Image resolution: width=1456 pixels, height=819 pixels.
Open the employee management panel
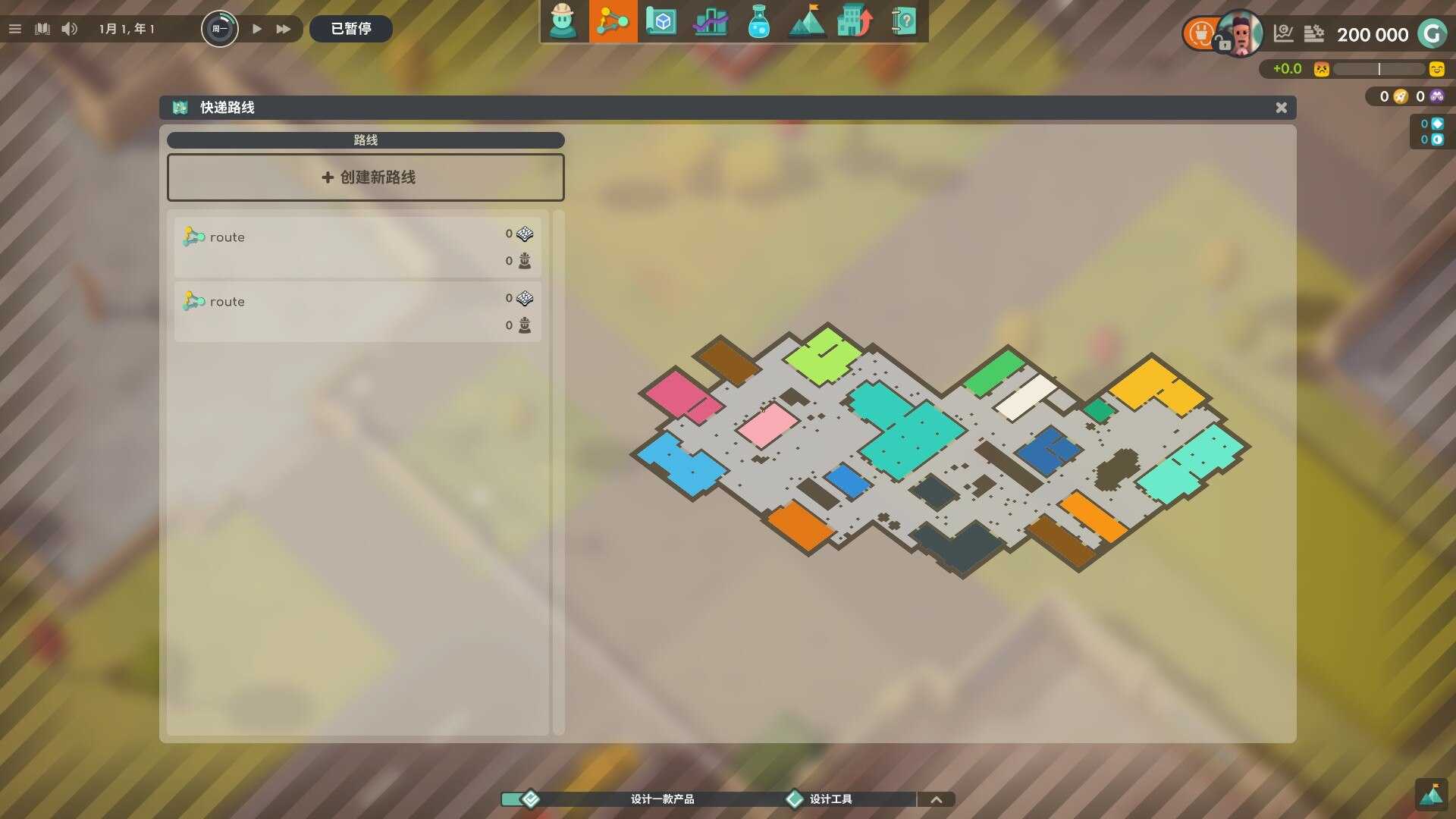coord(564,22)
